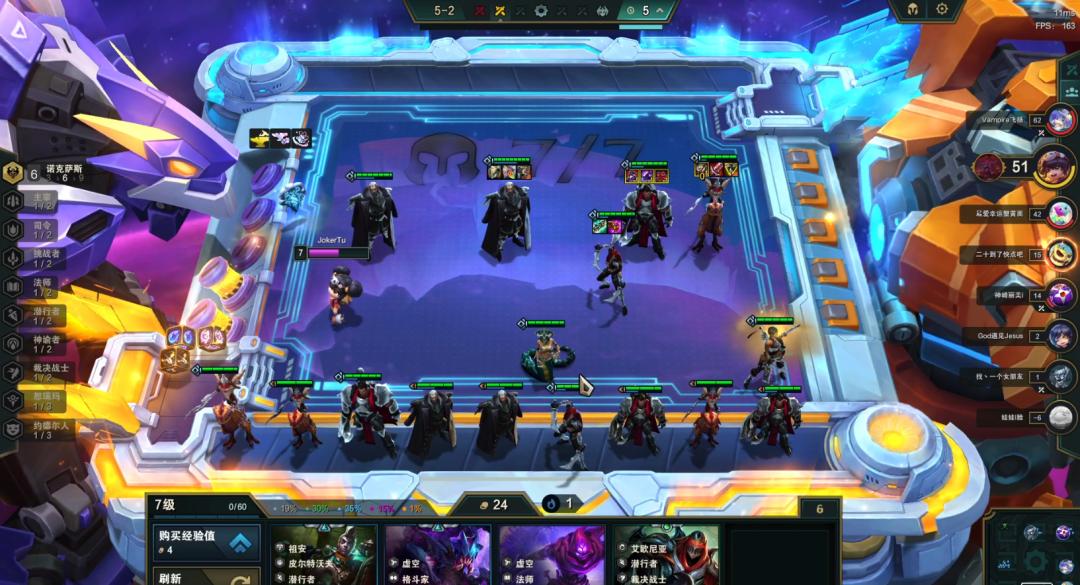The width and height of the screenshot is (1080, 585).
Task: Select God遇见Jesus in the player list
Action: coord(1061,335)
